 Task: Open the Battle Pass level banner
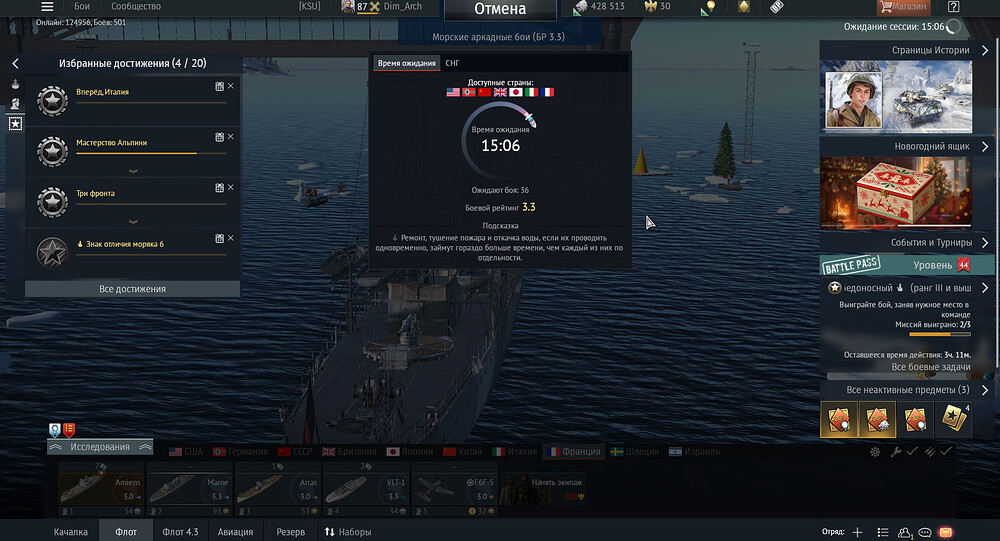[x=896, y=265]
